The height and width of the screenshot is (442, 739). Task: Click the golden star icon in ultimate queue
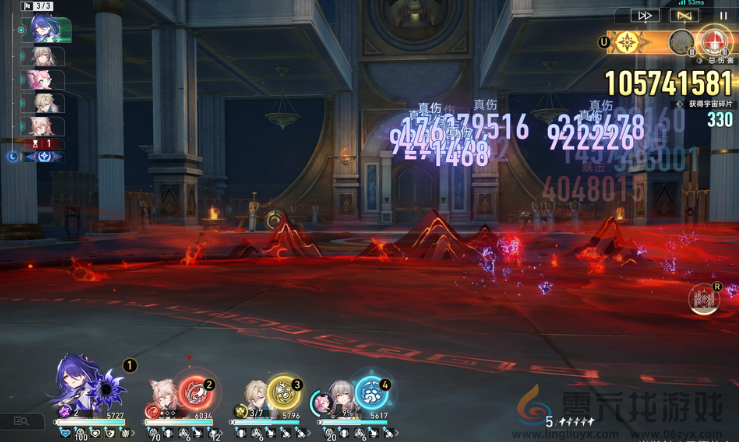click(x=627, y=42)
